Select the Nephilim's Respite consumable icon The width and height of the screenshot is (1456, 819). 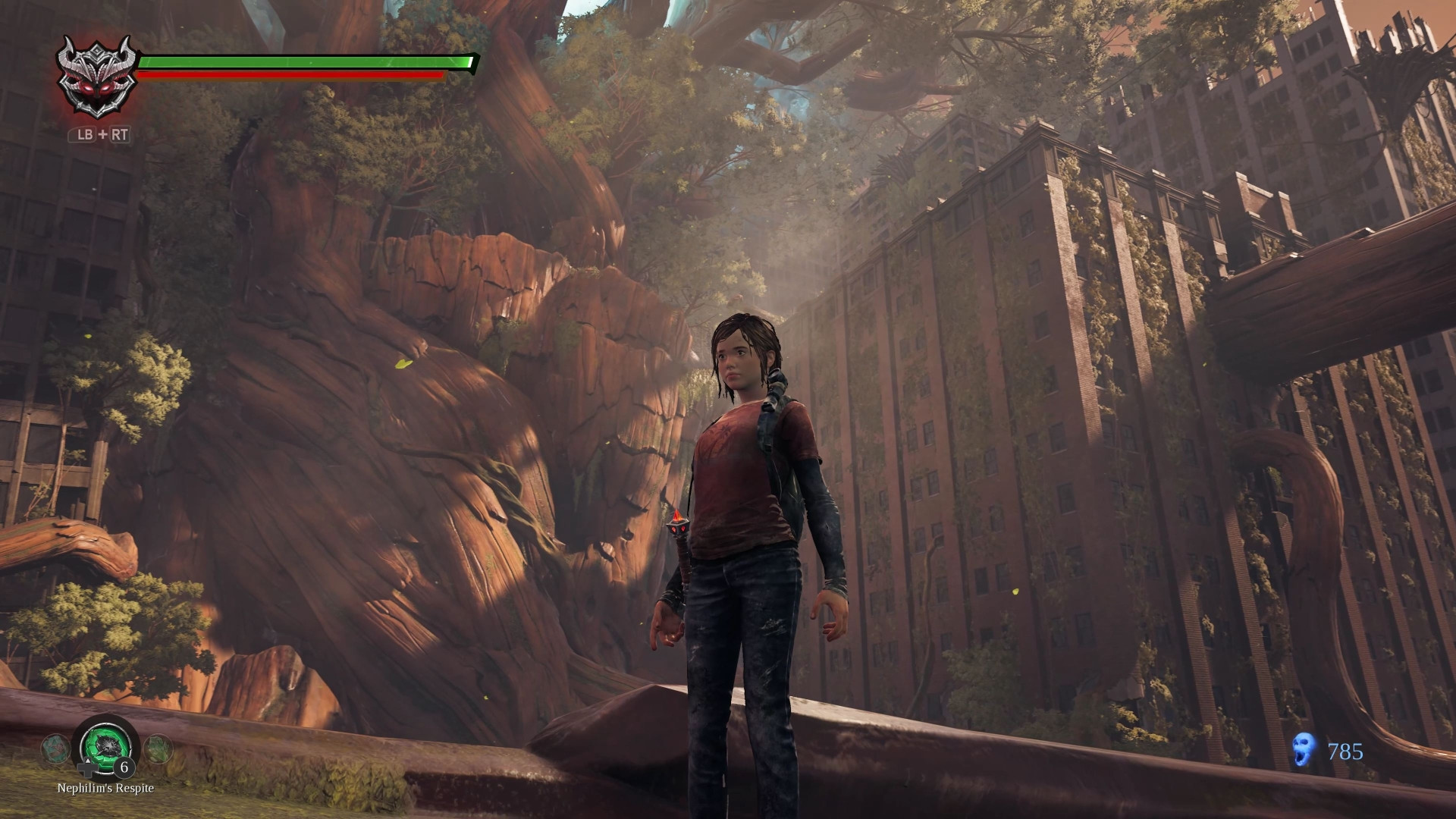point(105,745)
